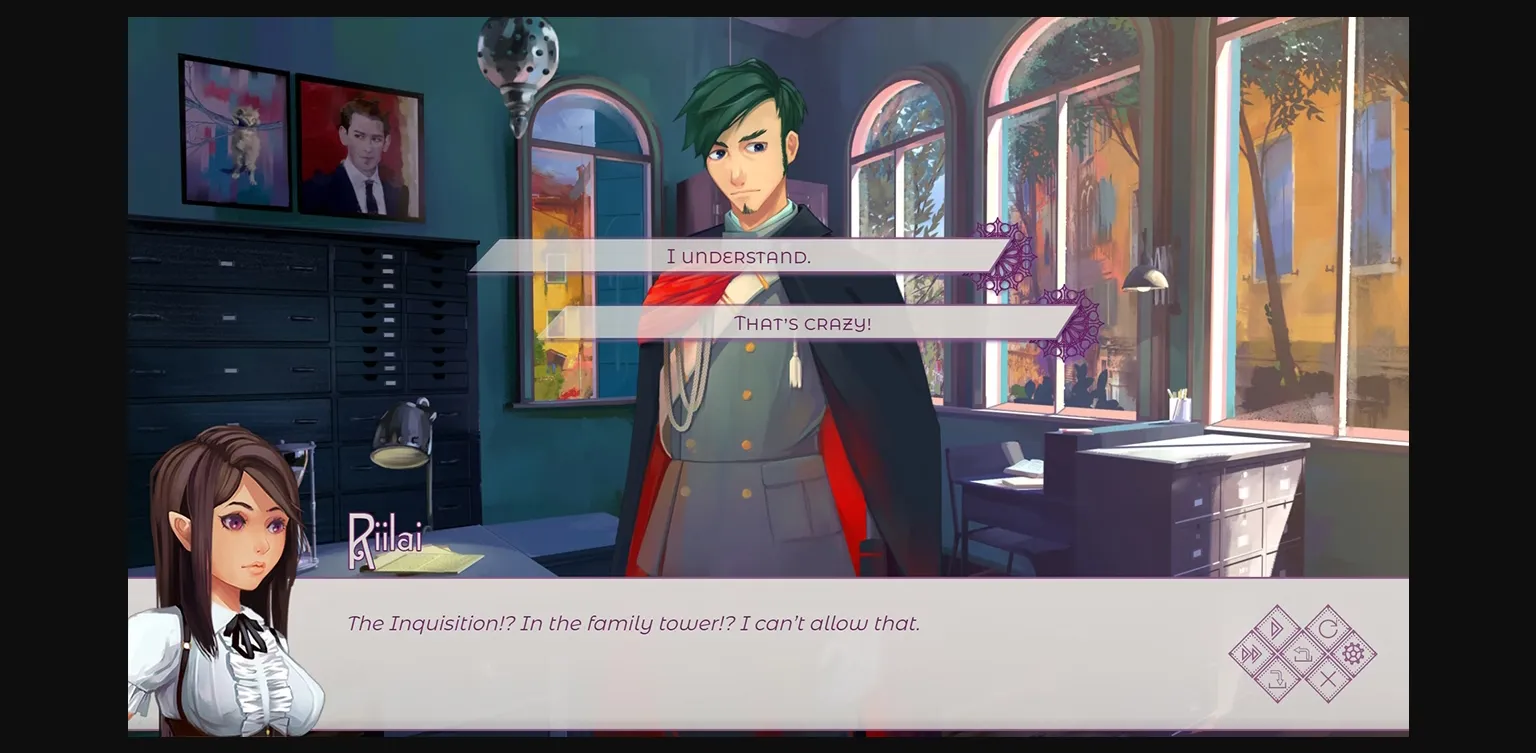Click the dialogue text to advance
This screenshot has width=1536, height=753.
point(633,623)
